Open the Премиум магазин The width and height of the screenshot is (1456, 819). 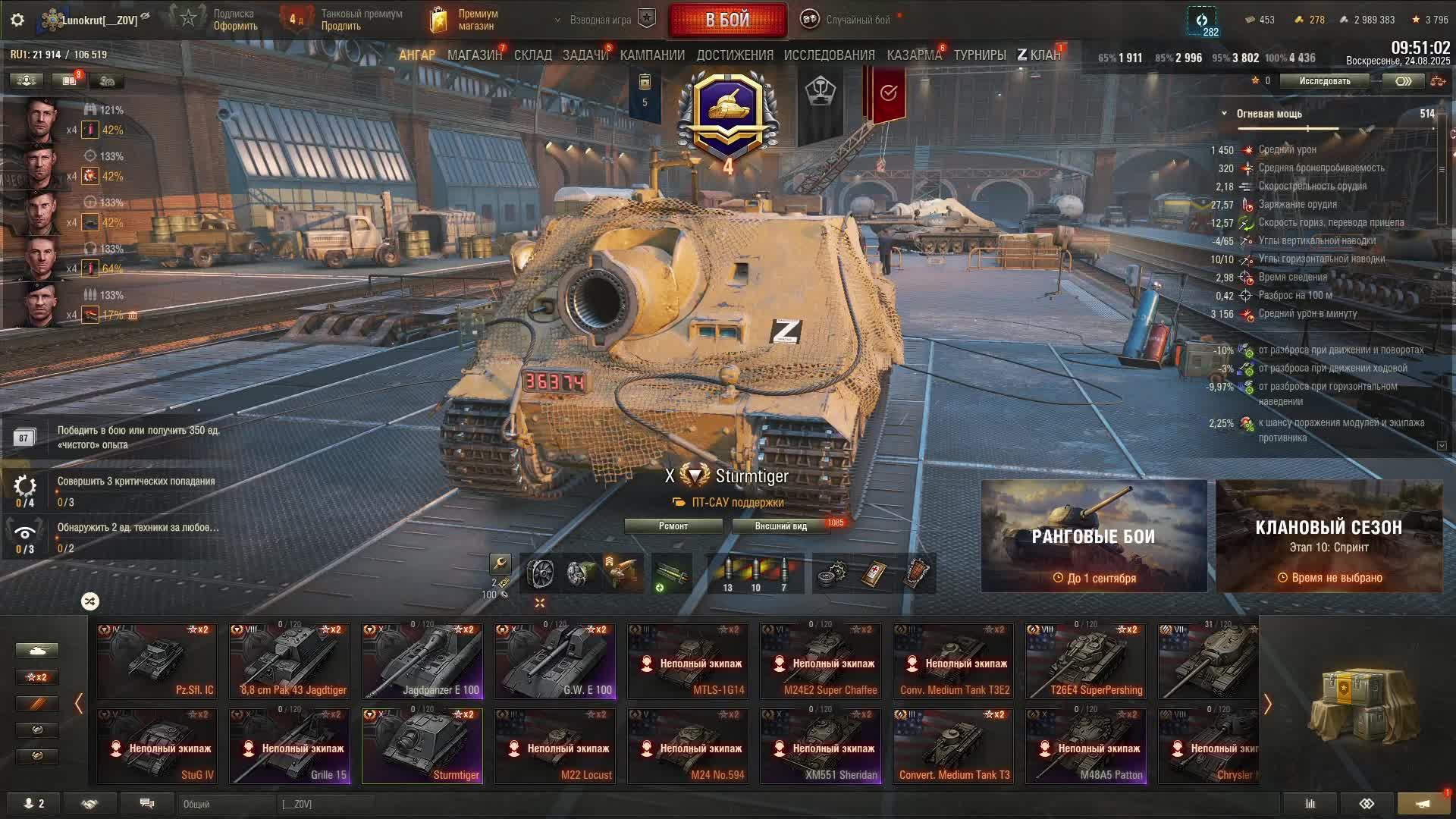464,20
